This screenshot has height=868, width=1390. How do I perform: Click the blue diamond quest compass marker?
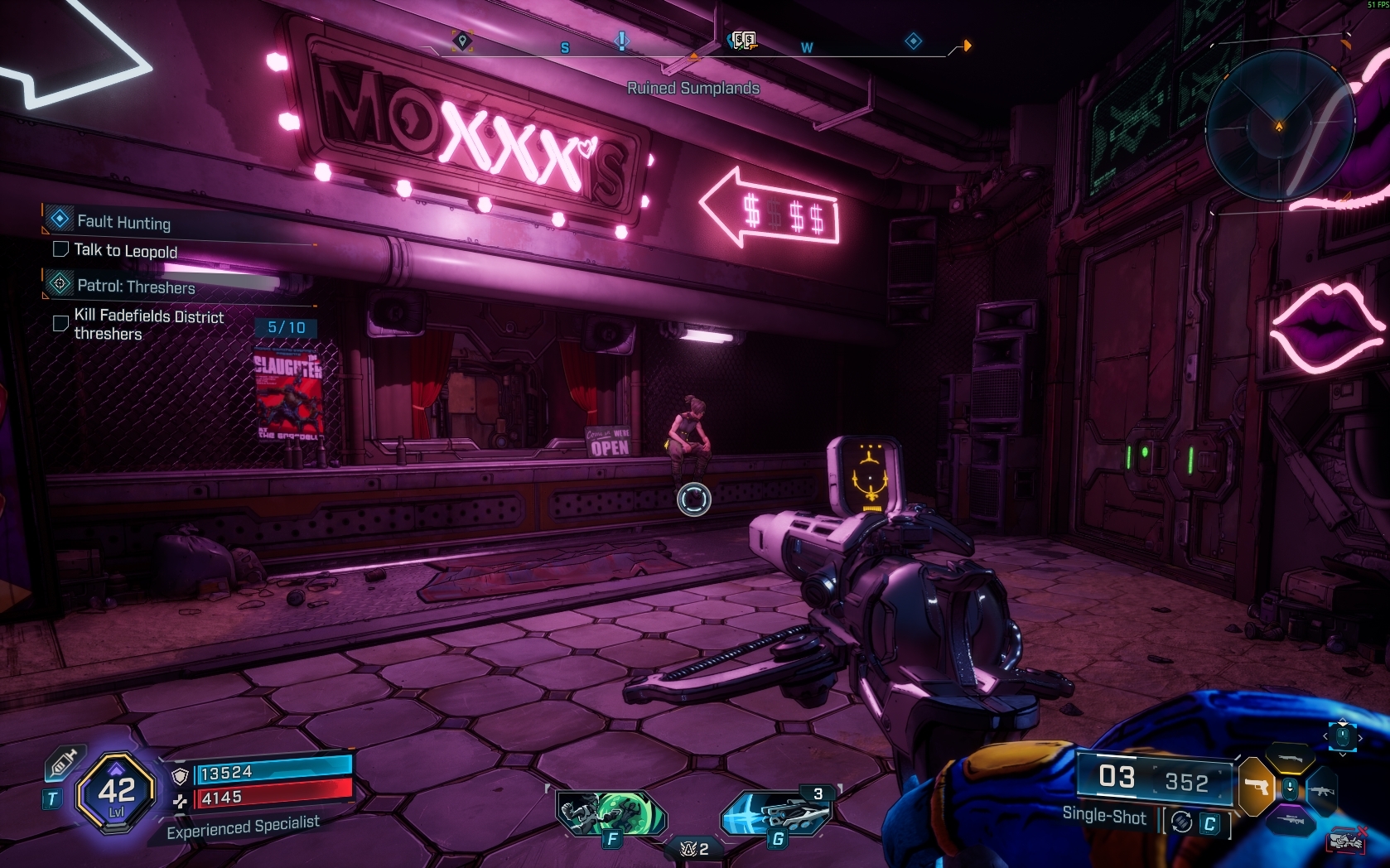pyautogui.click(x=913, y=41)
